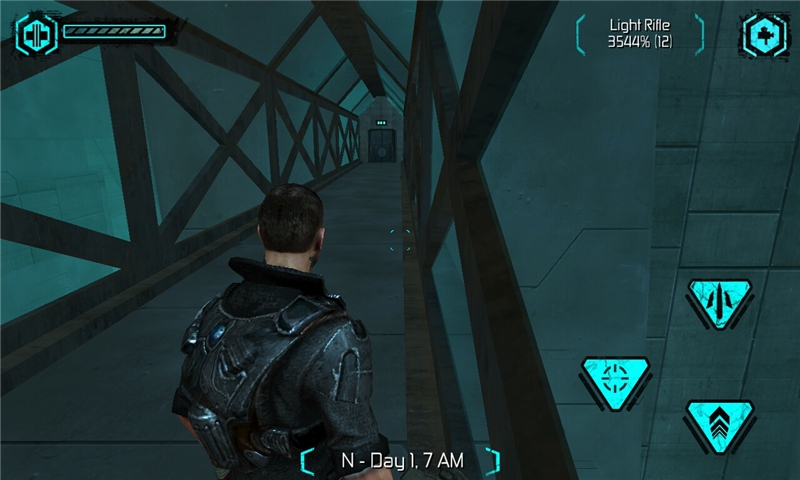Viewport: 800px width, 480px height.
Task: Tap the camera hexagon icon
Action: pyautogui.click(x=765, y=35)
